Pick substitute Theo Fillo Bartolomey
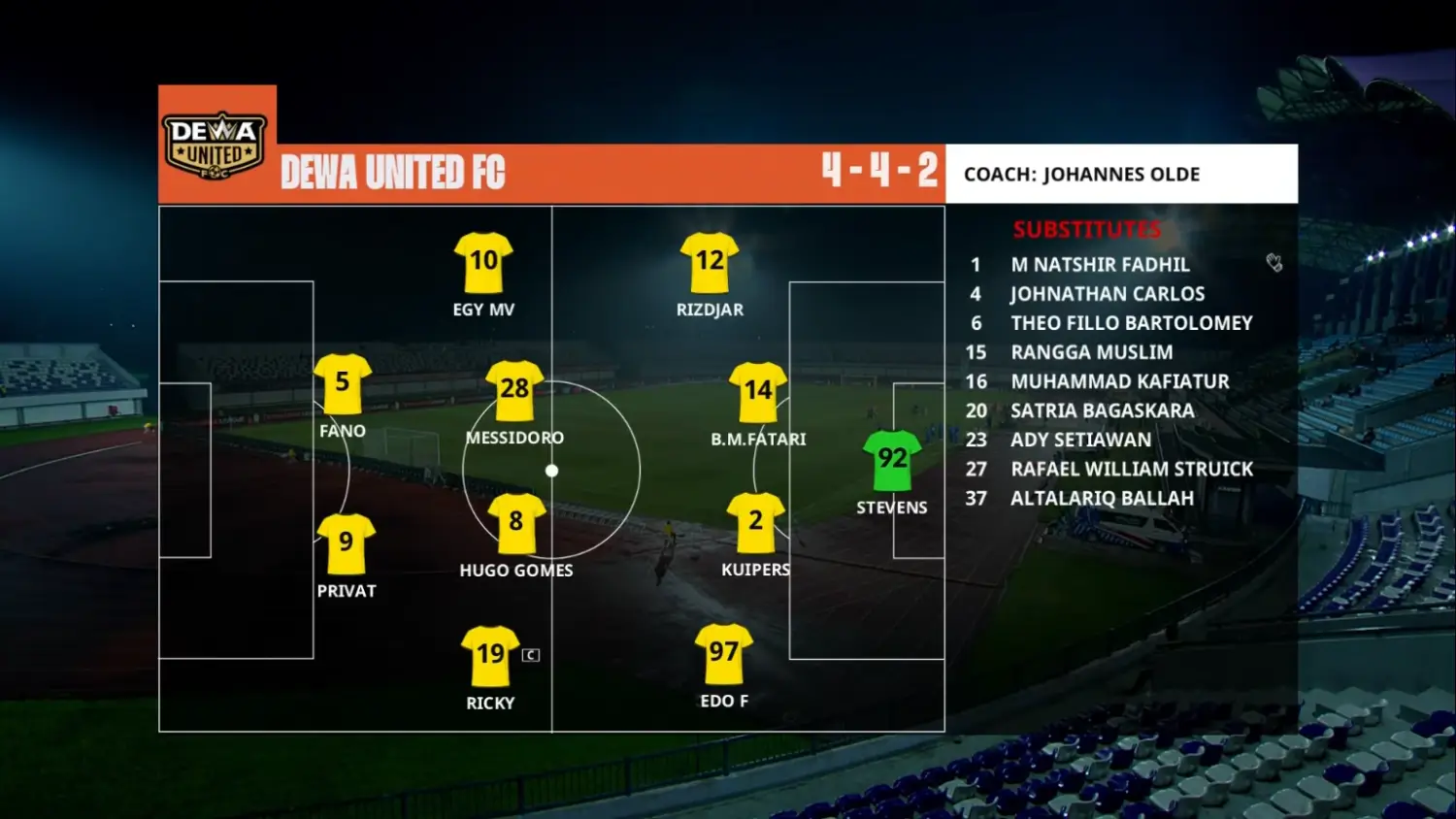1456x819 pixels. (x=1131, y=323)
